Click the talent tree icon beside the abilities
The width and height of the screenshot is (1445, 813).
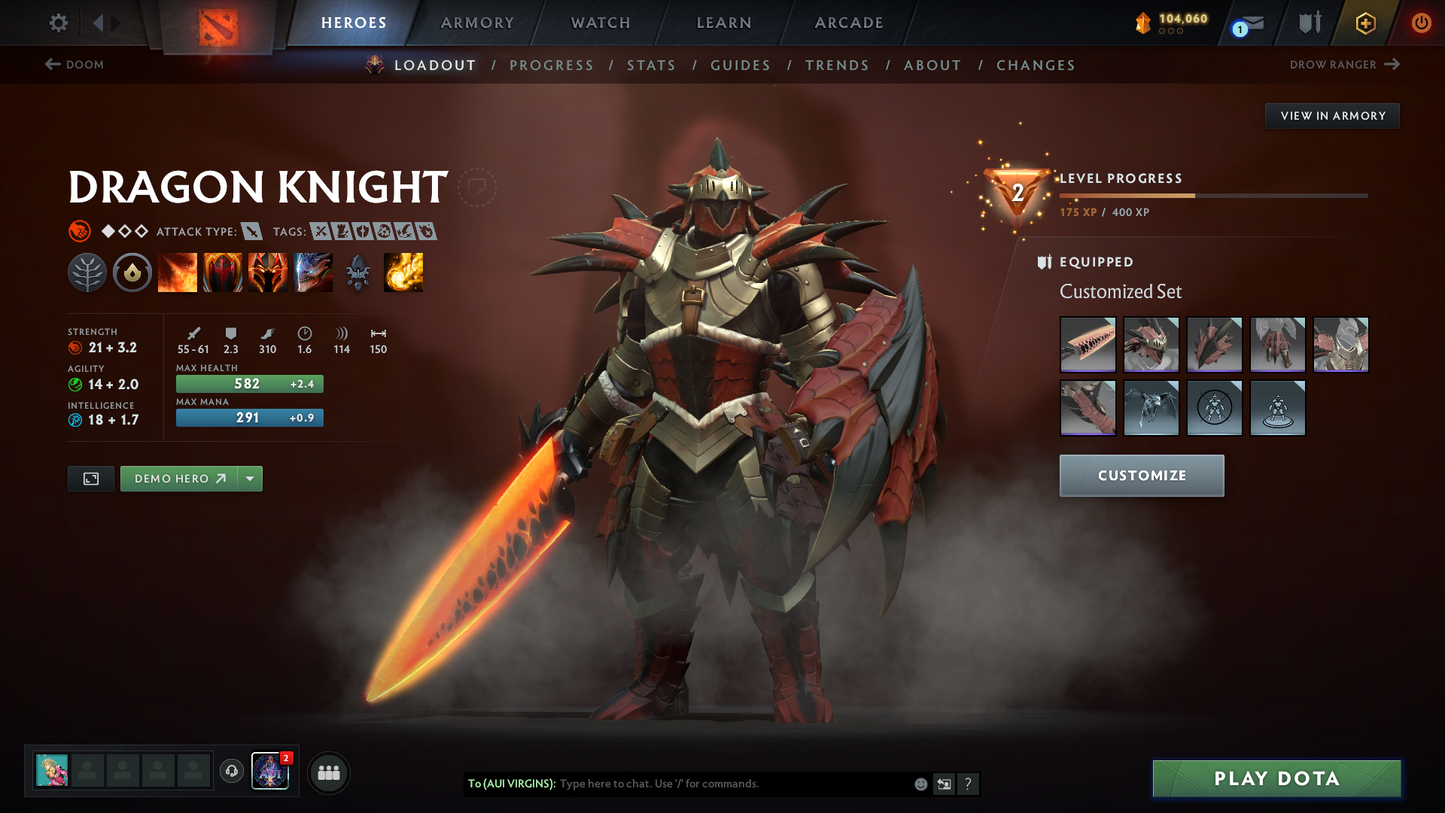tap(87, 271)
